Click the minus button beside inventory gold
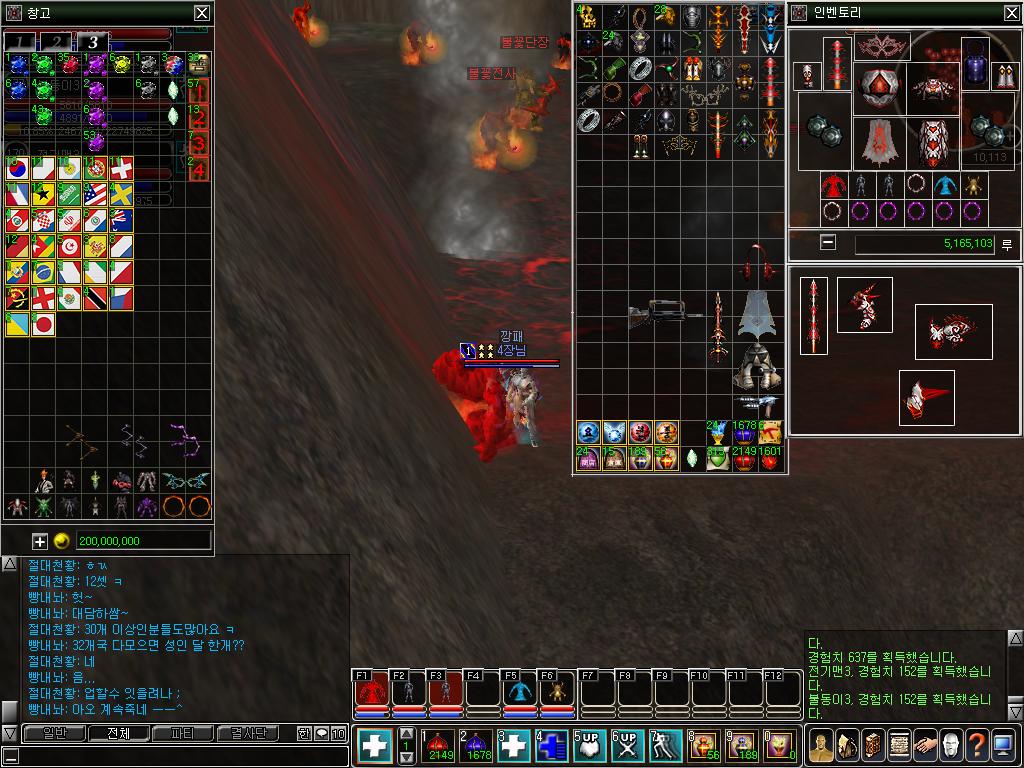Image resolution: width=1024 pixels, height=768 pixels. tap(827, 243)
